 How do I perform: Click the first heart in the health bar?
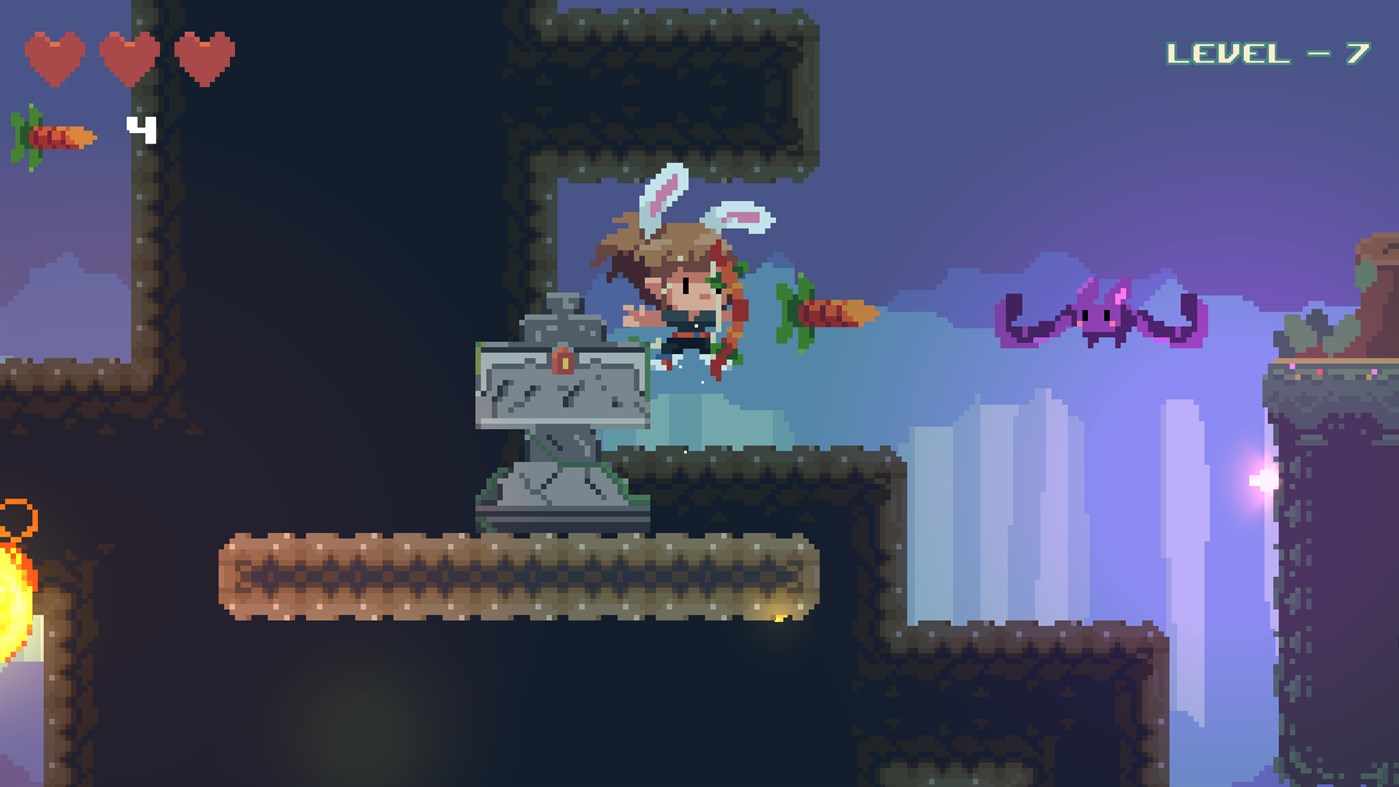click(x=55, y=57)
